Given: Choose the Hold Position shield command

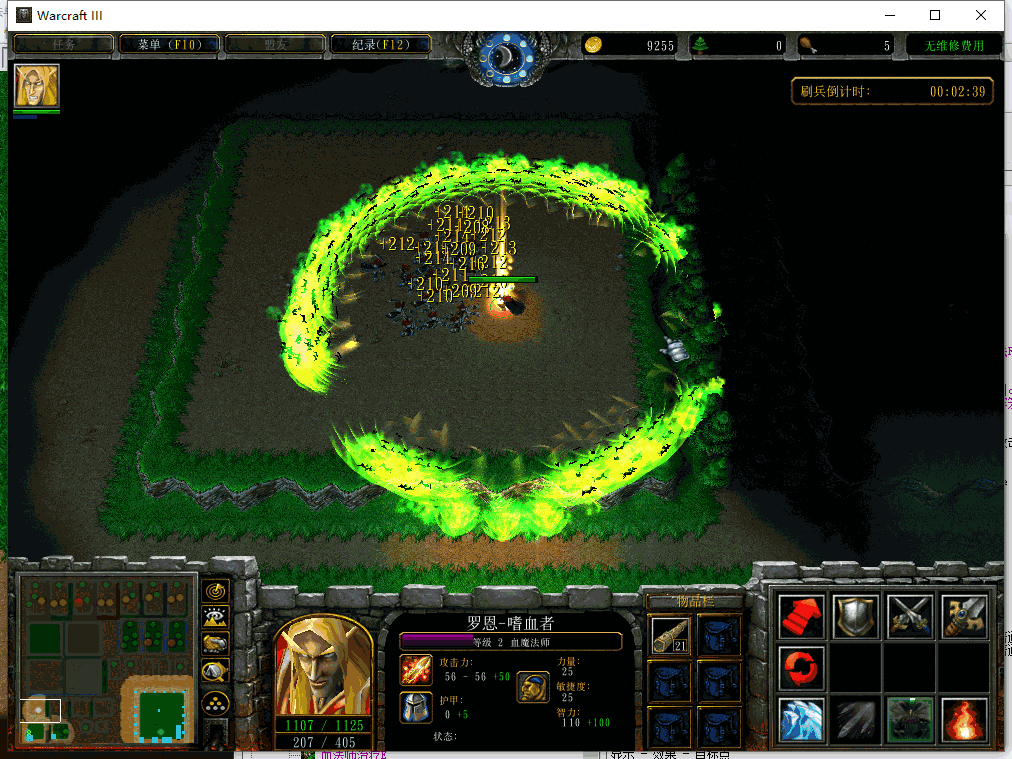Looking at the screenshot, I should (856, 615).
